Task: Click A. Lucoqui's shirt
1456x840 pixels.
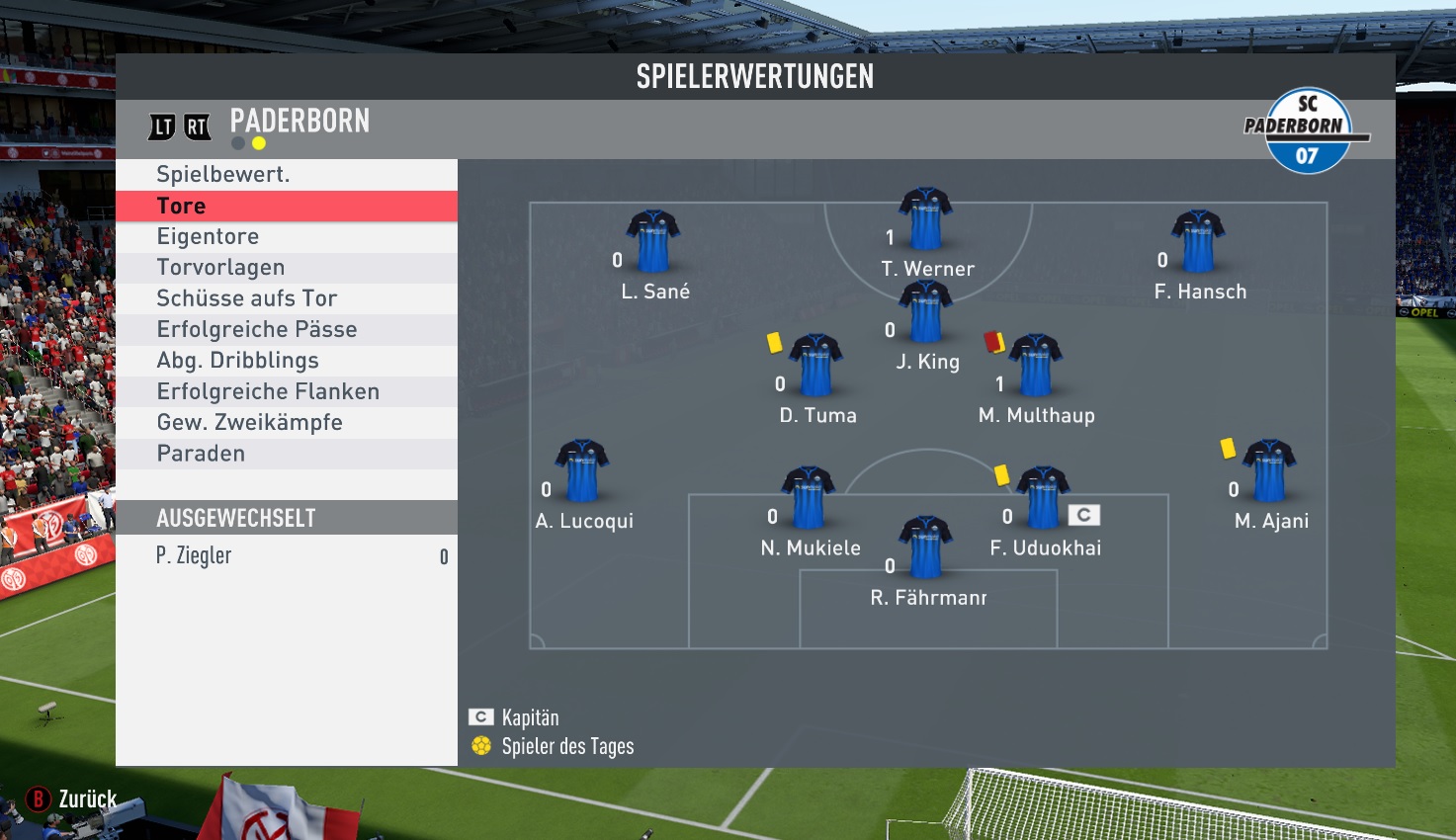Action: click(582, 471)
